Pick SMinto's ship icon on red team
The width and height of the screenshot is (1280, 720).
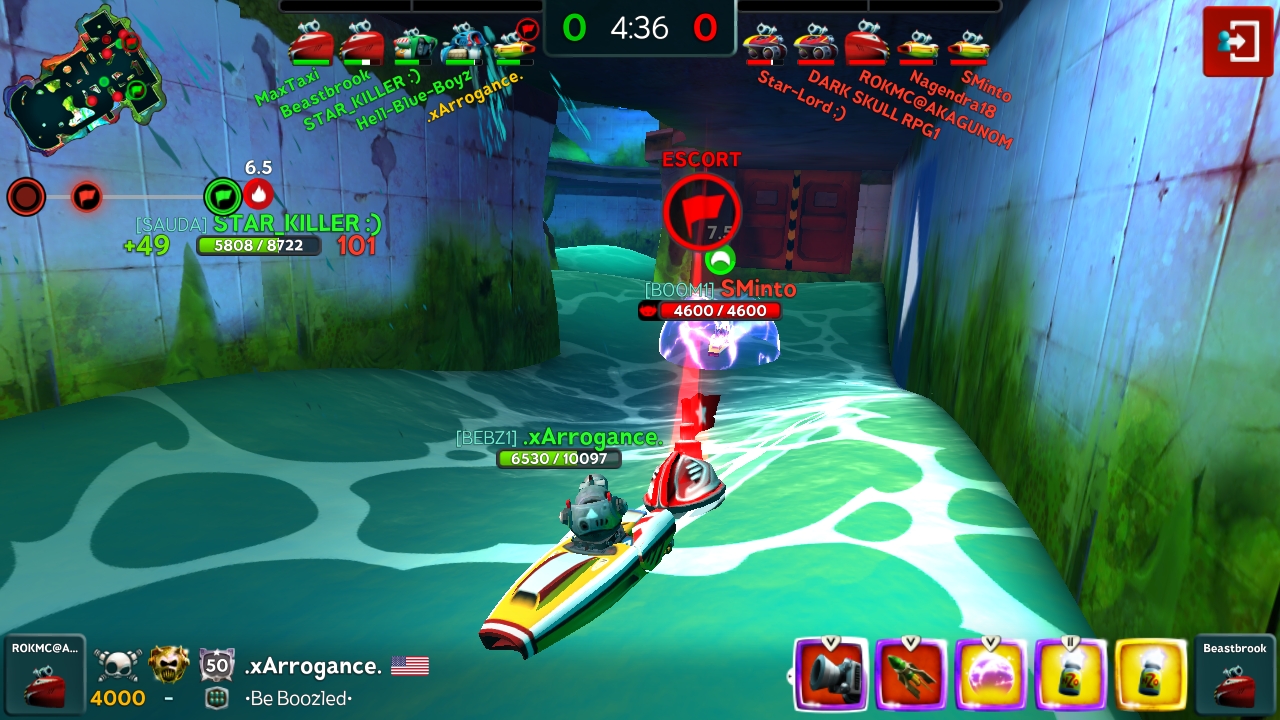tap(968, 45)
